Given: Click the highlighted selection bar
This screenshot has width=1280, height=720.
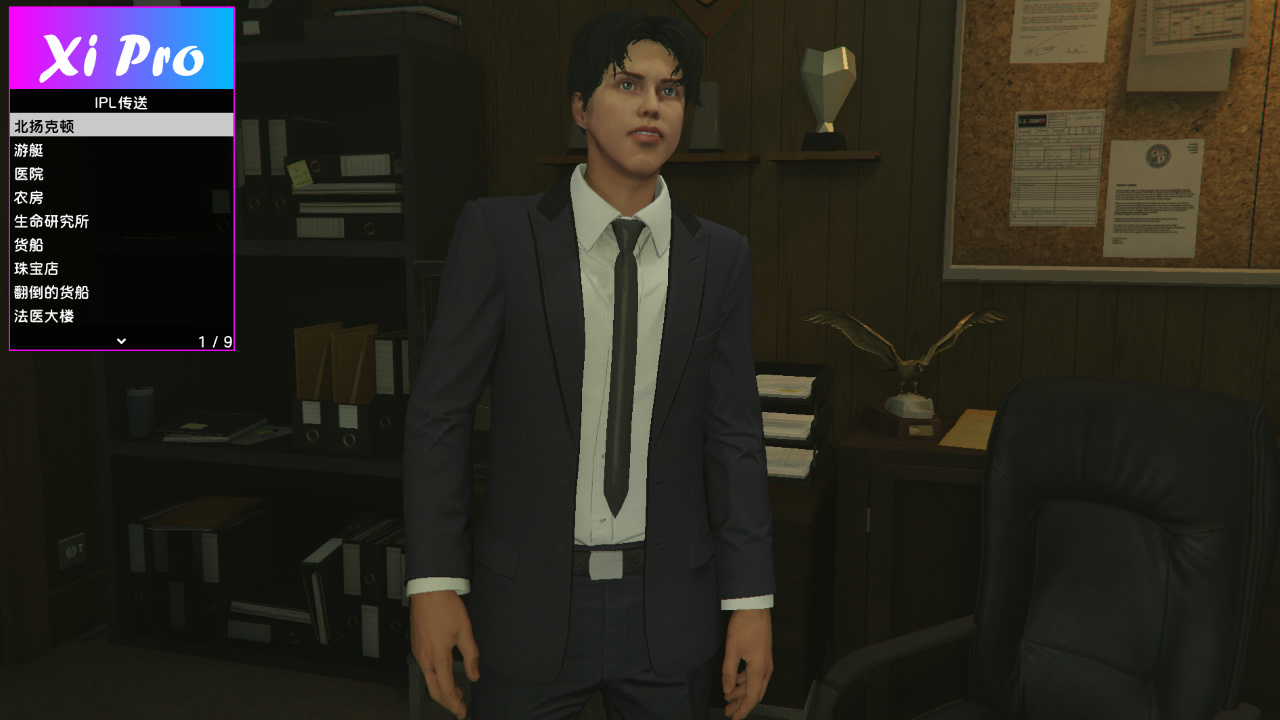Looking at the screenshot, I should (120, 126).
